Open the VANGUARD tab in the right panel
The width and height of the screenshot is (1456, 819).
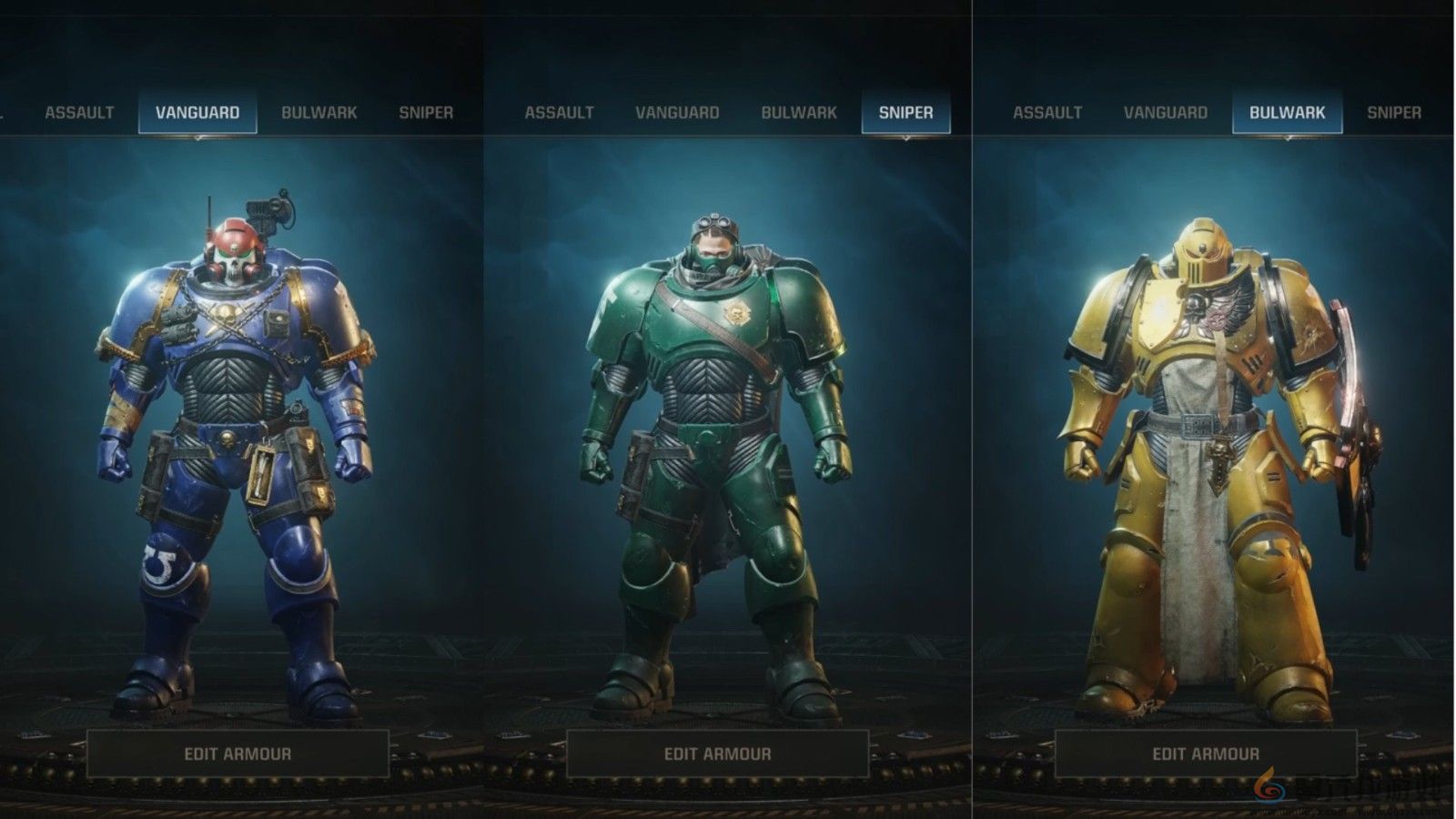1167,113
